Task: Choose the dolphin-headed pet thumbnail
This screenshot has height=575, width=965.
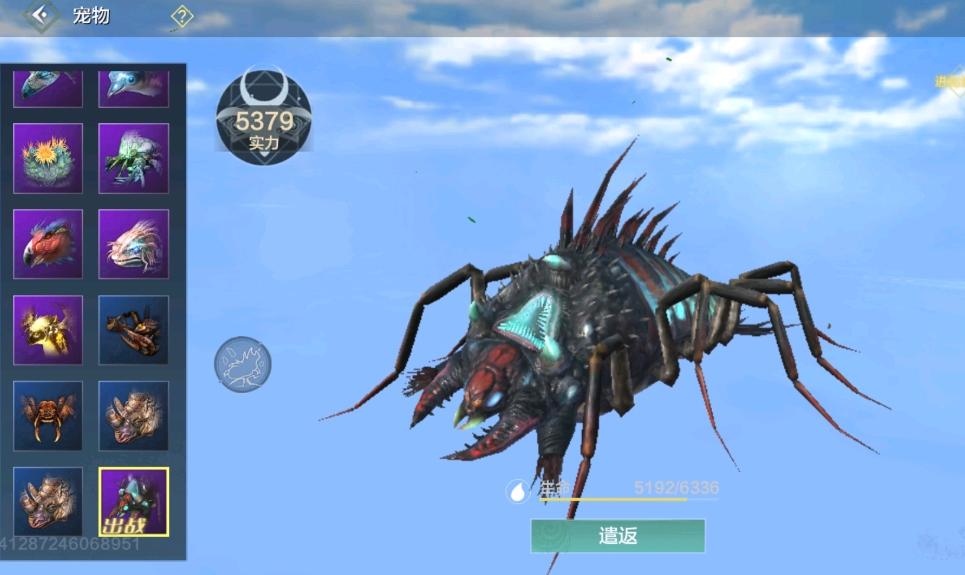Action: tap(134, 86)
